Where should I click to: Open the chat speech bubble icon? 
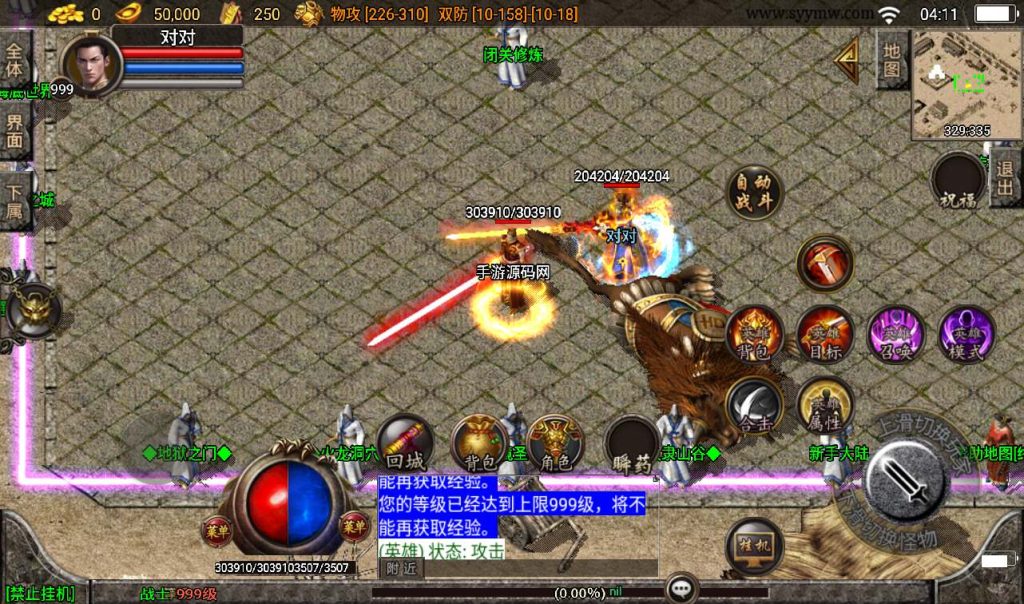tap(682, 587)
